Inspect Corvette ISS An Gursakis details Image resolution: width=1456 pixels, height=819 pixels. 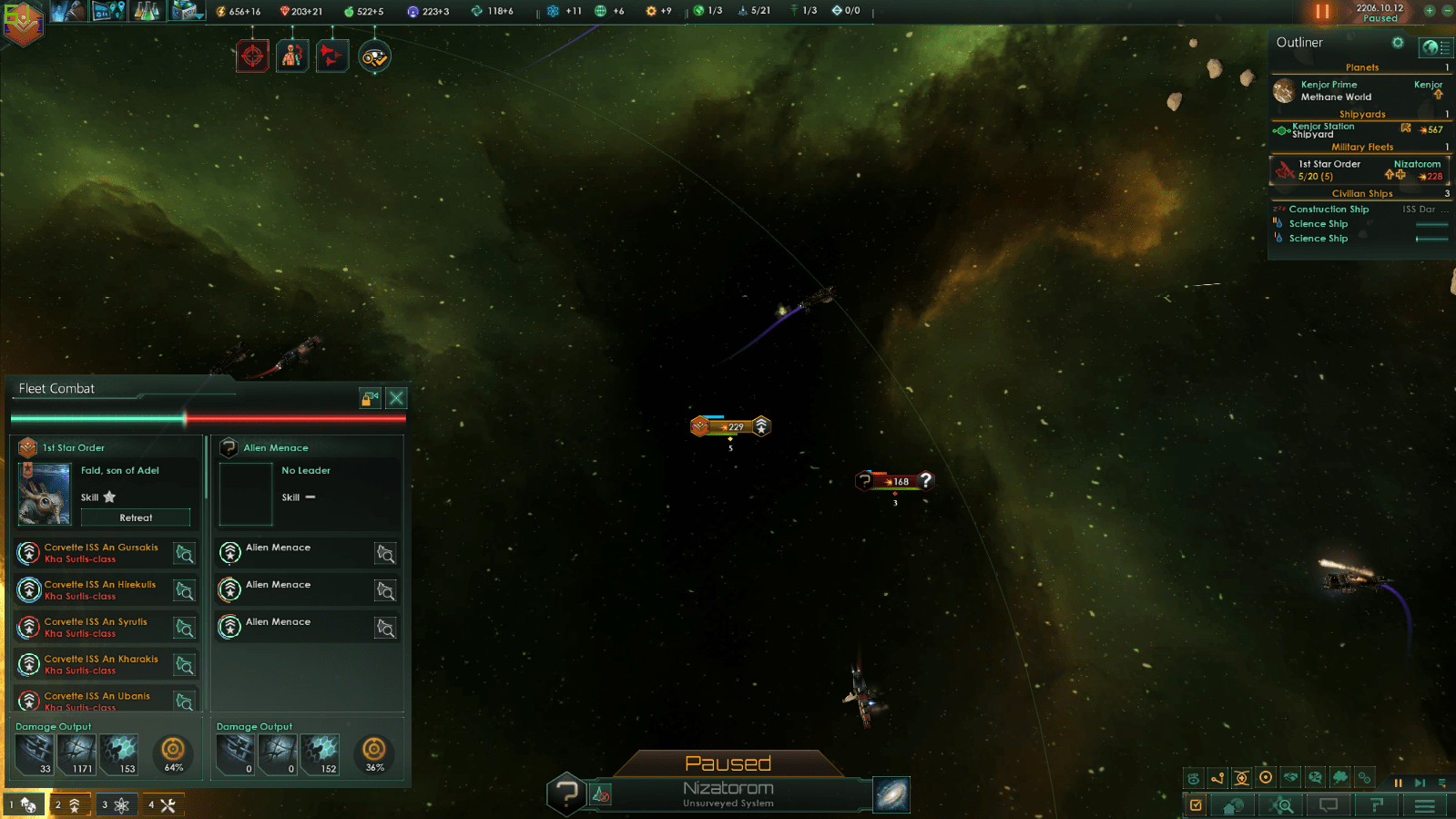pos(185,554)
